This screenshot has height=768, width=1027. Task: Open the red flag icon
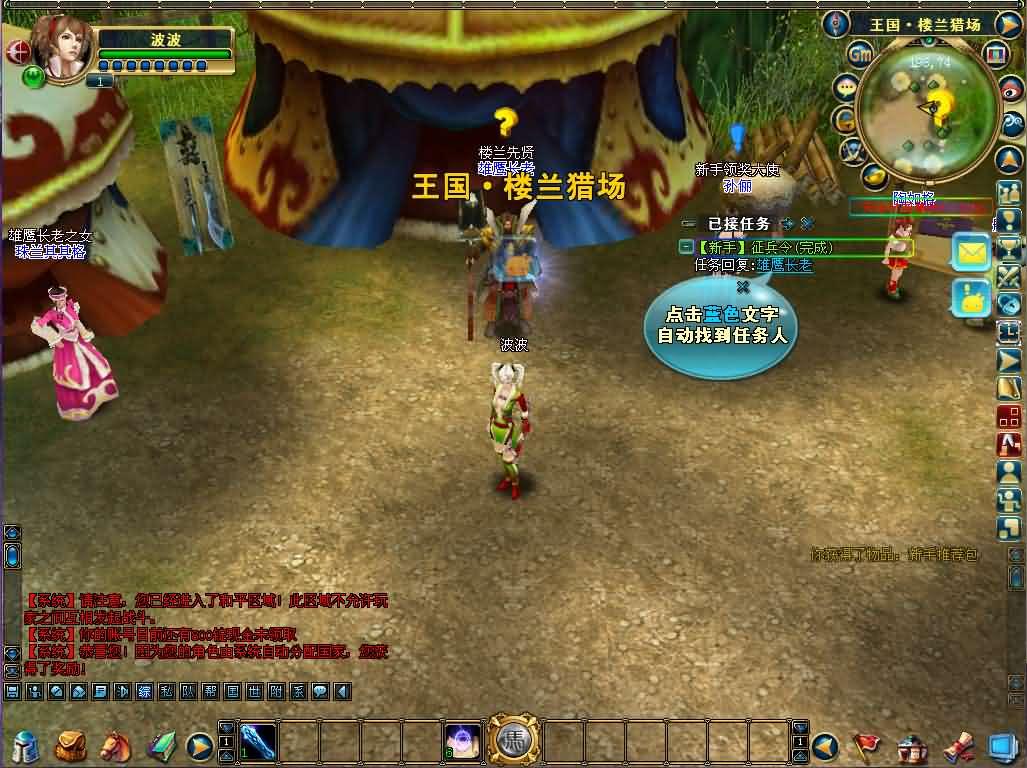[865, 746]
